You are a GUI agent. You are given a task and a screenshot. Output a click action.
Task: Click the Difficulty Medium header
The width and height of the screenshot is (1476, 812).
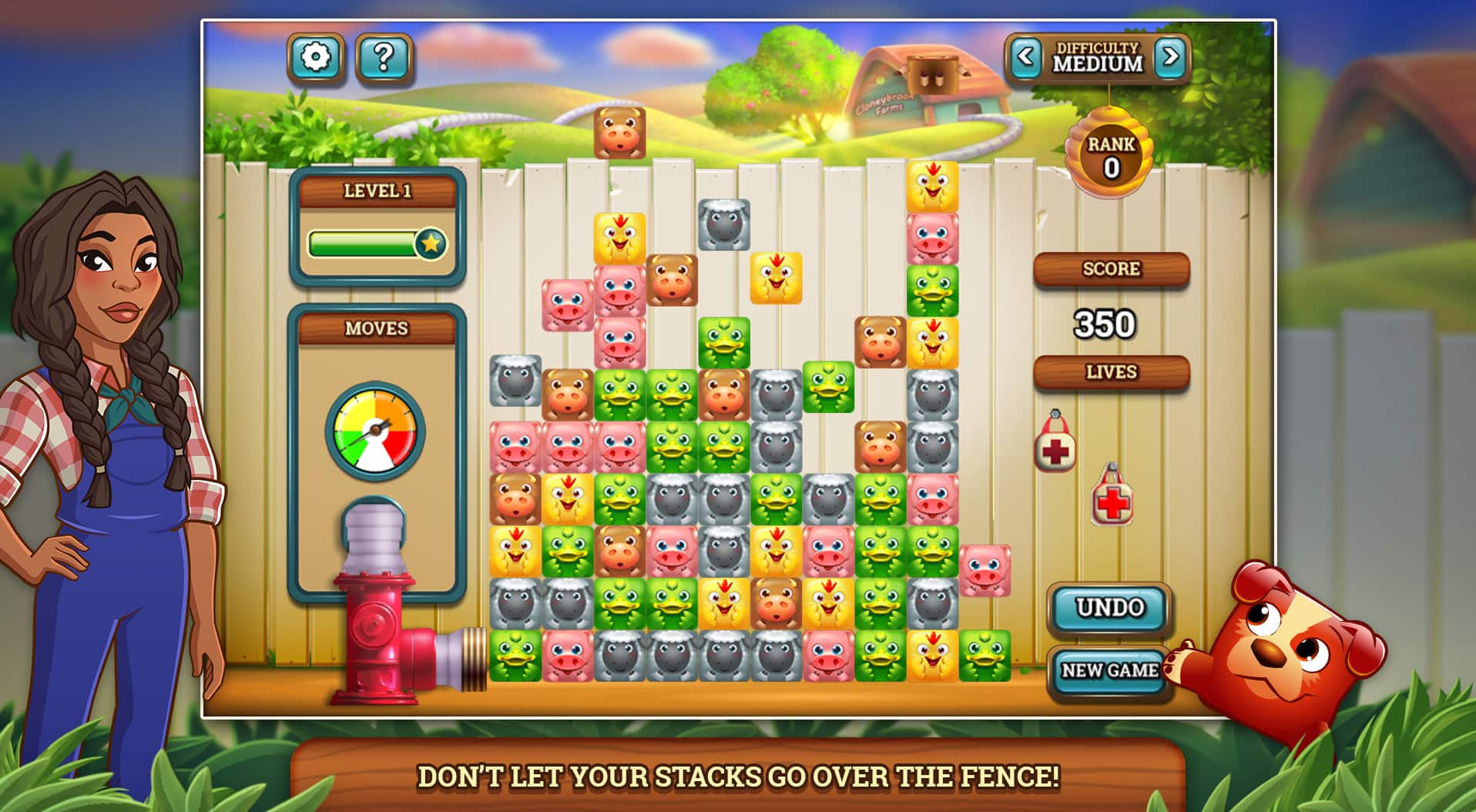click(1098, 56)
